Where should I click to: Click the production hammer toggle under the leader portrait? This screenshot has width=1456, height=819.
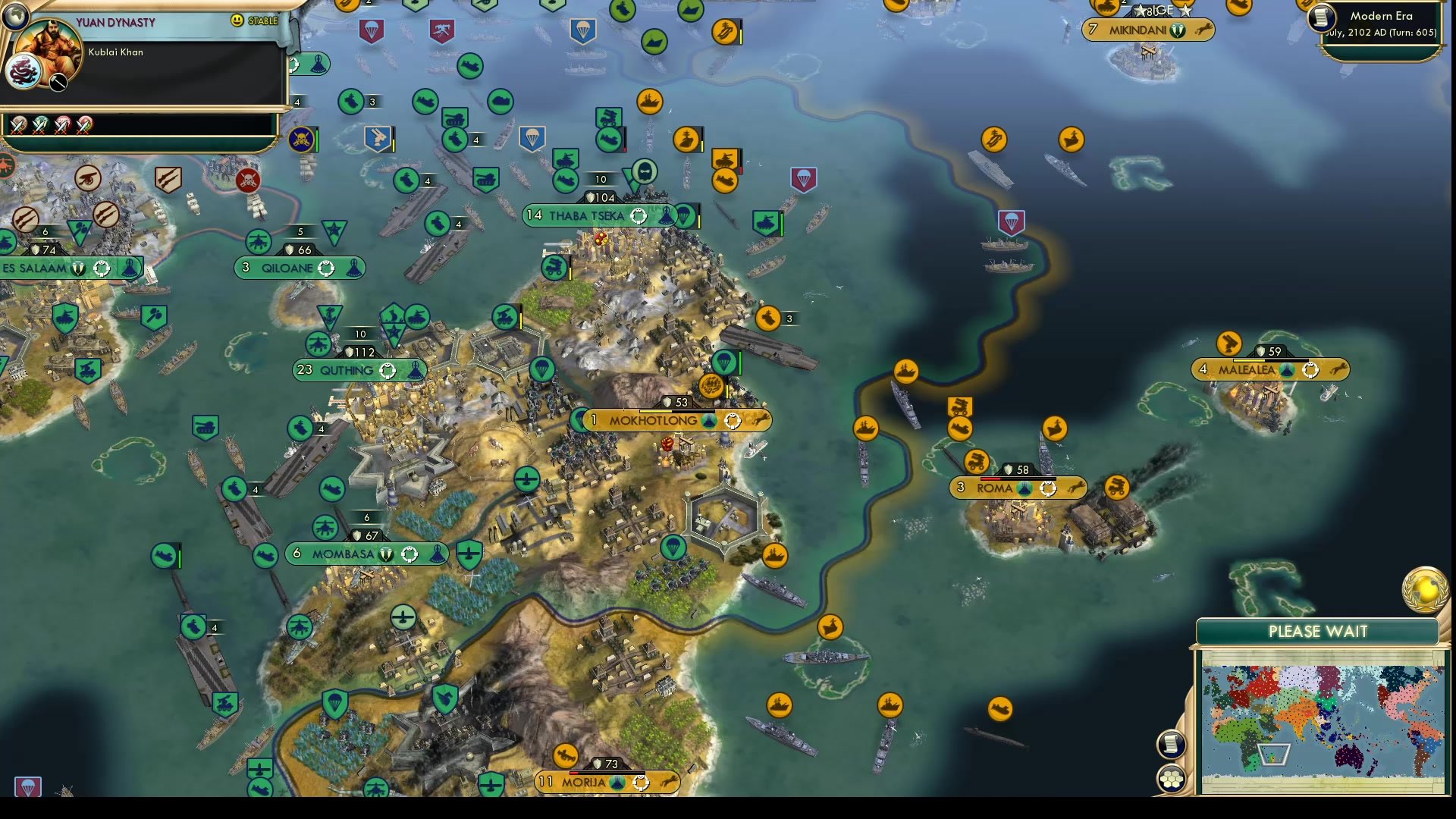point(58,80)
